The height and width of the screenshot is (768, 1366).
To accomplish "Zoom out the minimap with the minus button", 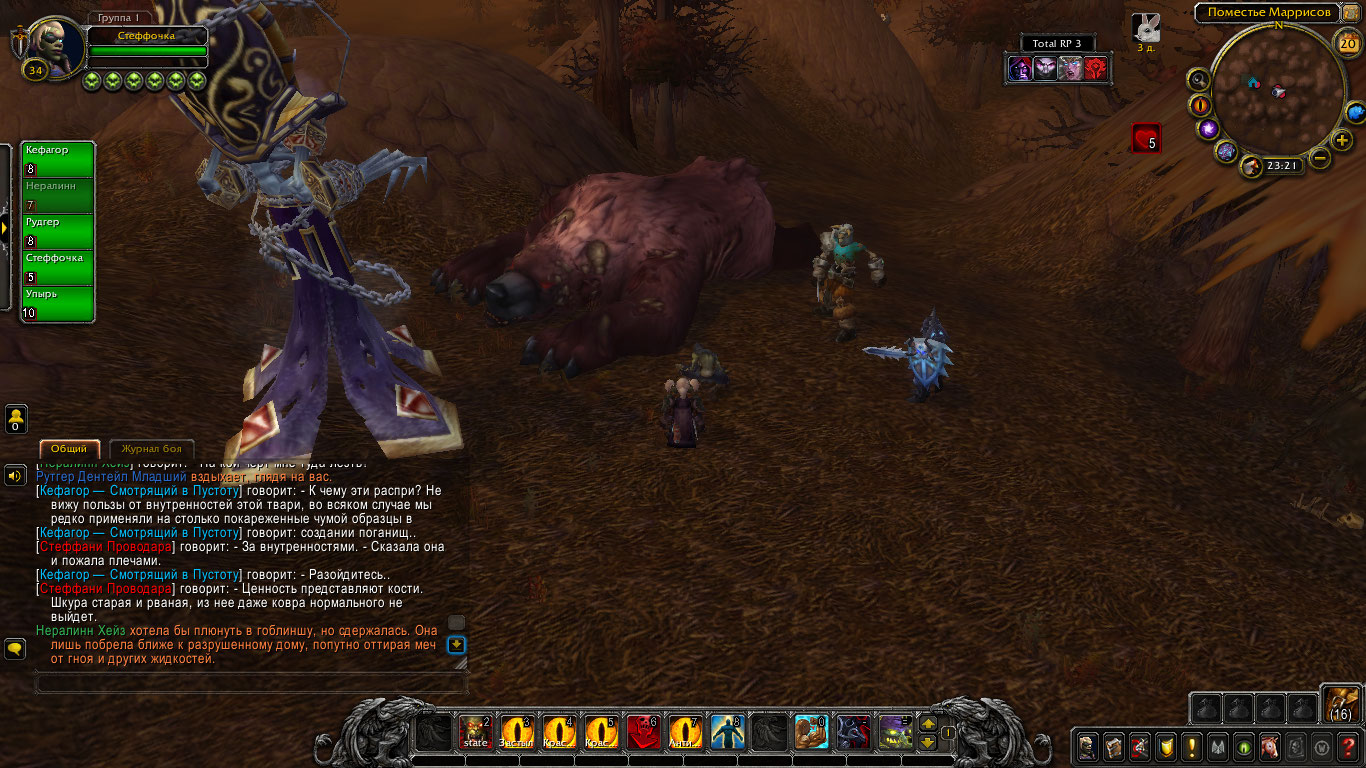I will (x=1320, y=158).
